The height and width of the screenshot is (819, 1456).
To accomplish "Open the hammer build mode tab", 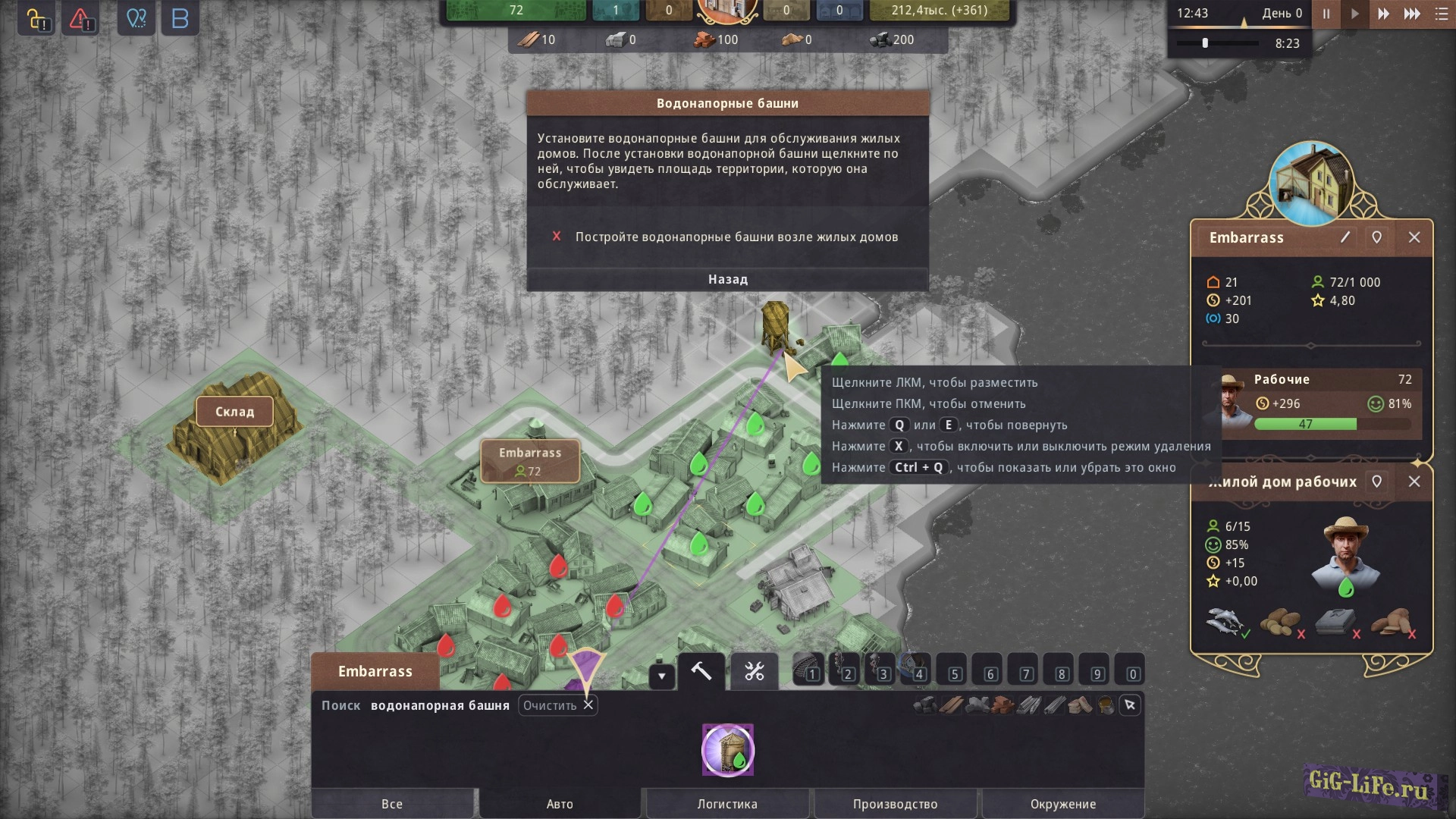I will tap(701, 671).
